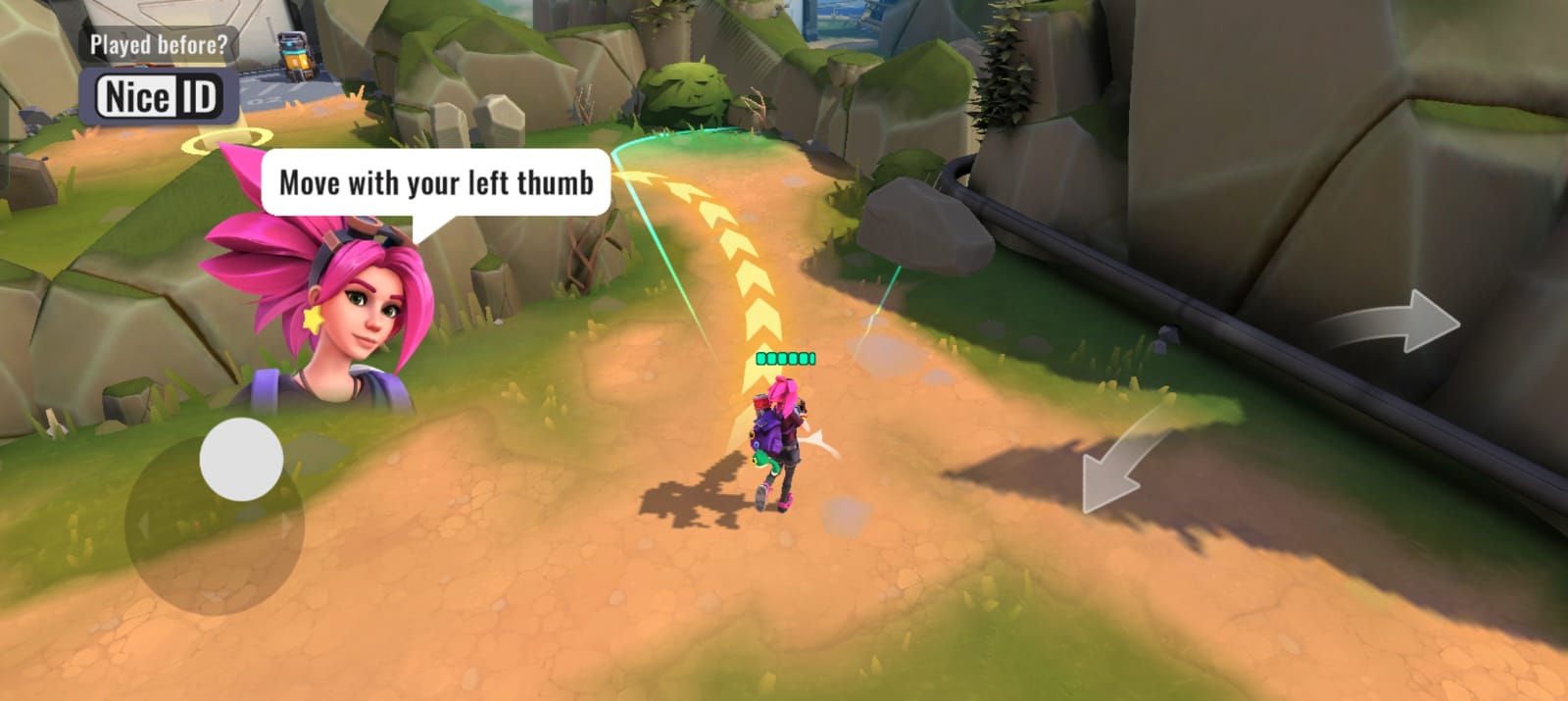Screen dimensions: 1568x701
Task: Tap the Nice ID button
Action: [159, 97]
